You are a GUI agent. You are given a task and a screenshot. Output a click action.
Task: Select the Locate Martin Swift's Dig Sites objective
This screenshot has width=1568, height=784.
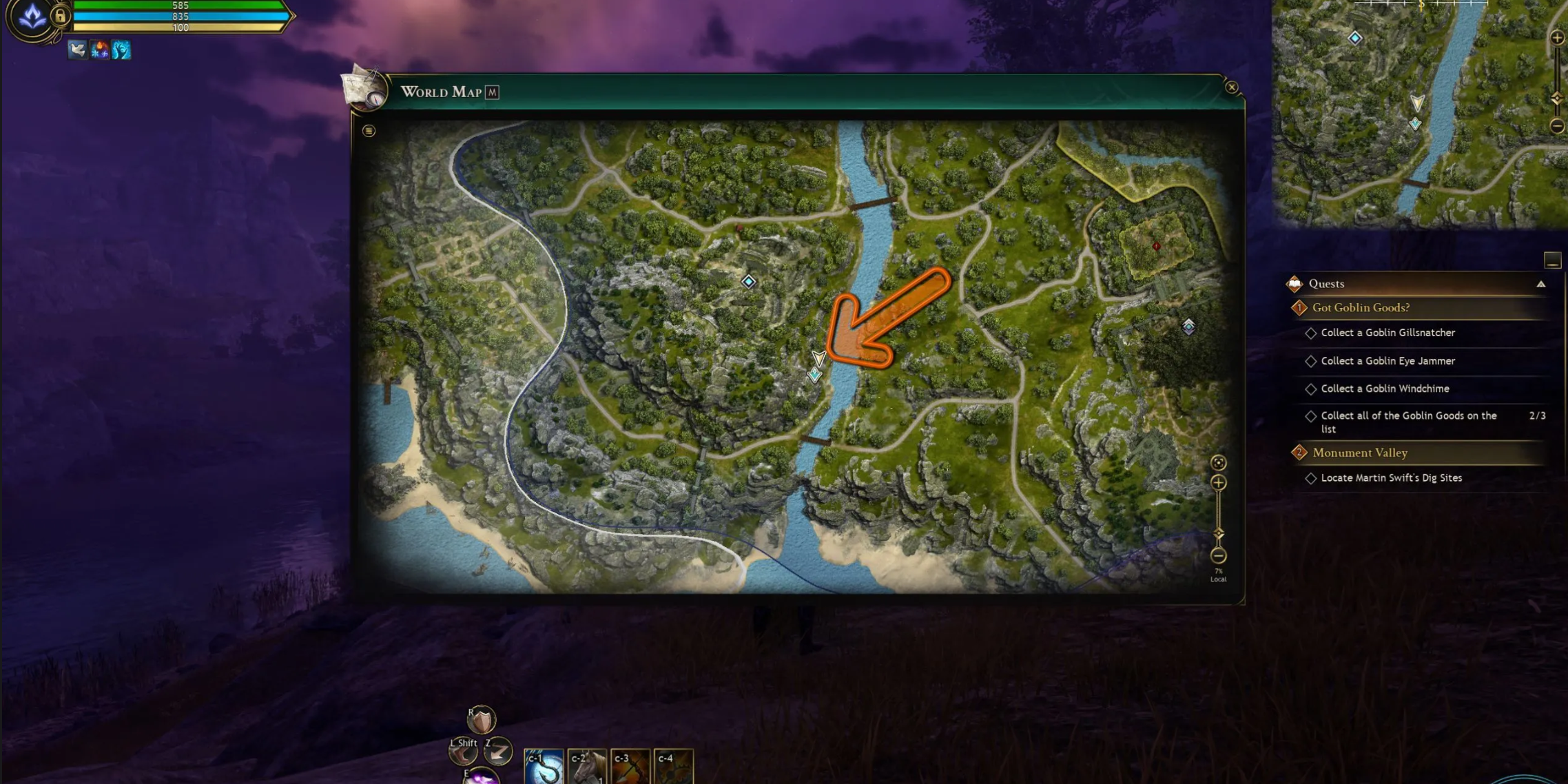(x=1391, y=477)
